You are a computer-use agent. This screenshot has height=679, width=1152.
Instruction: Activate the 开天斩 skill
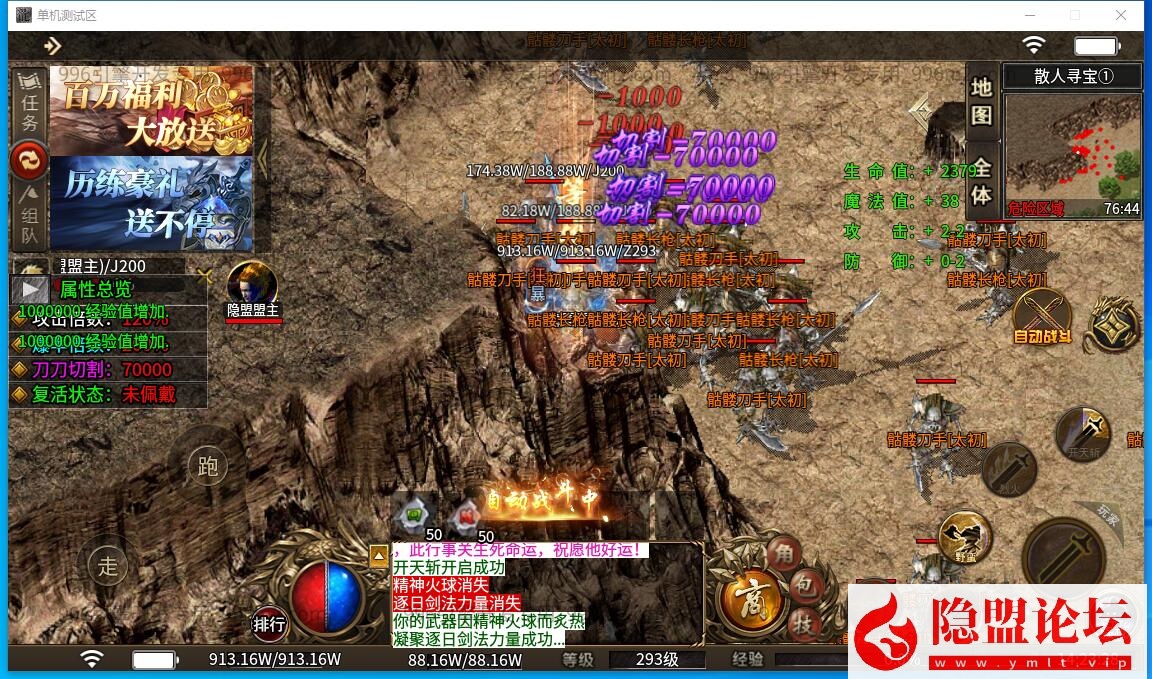1083,433
